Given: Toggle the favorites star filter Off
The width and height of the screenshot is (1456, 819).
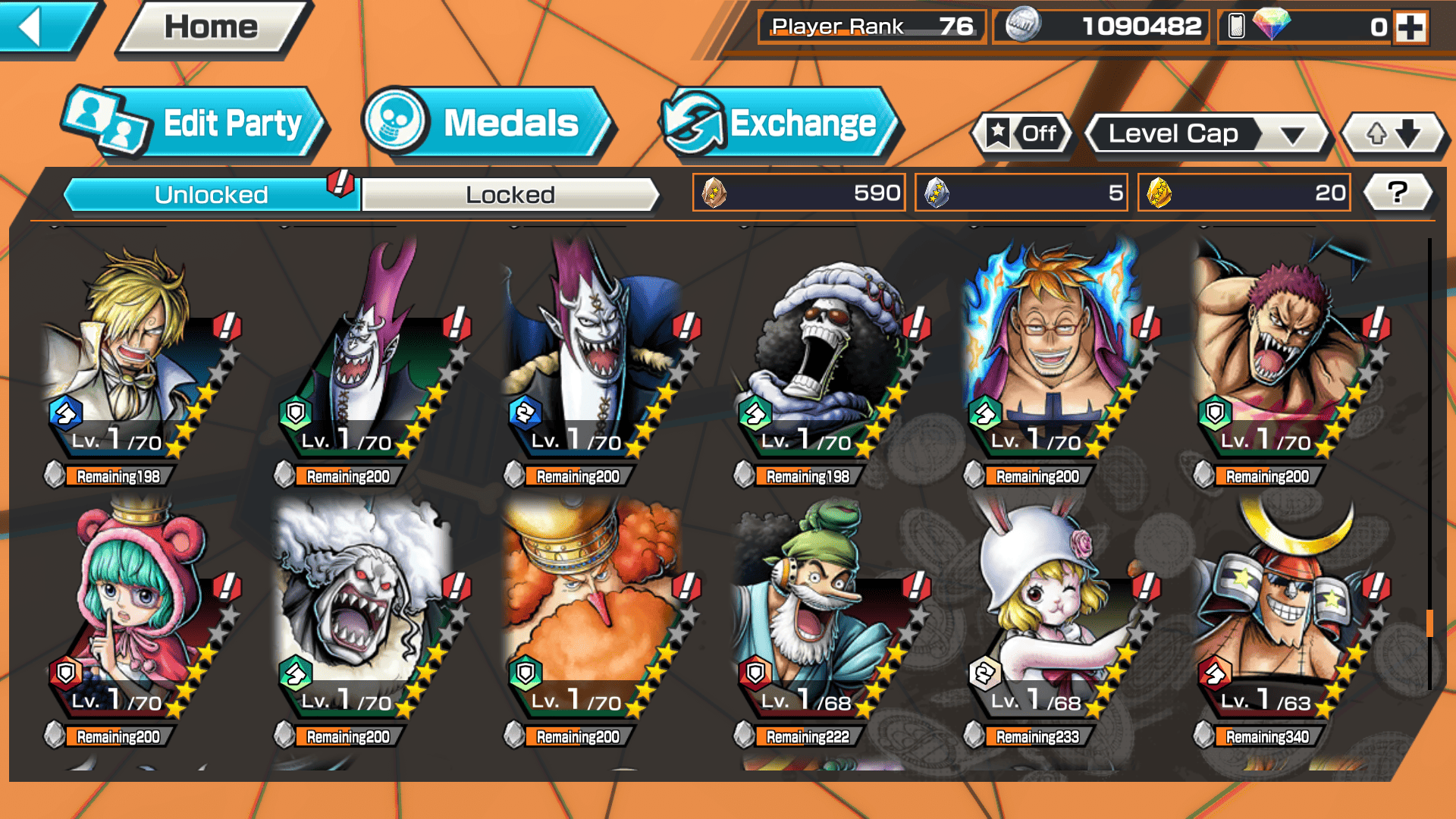Looking at the screenshot, I should (x=1022, y=134).
